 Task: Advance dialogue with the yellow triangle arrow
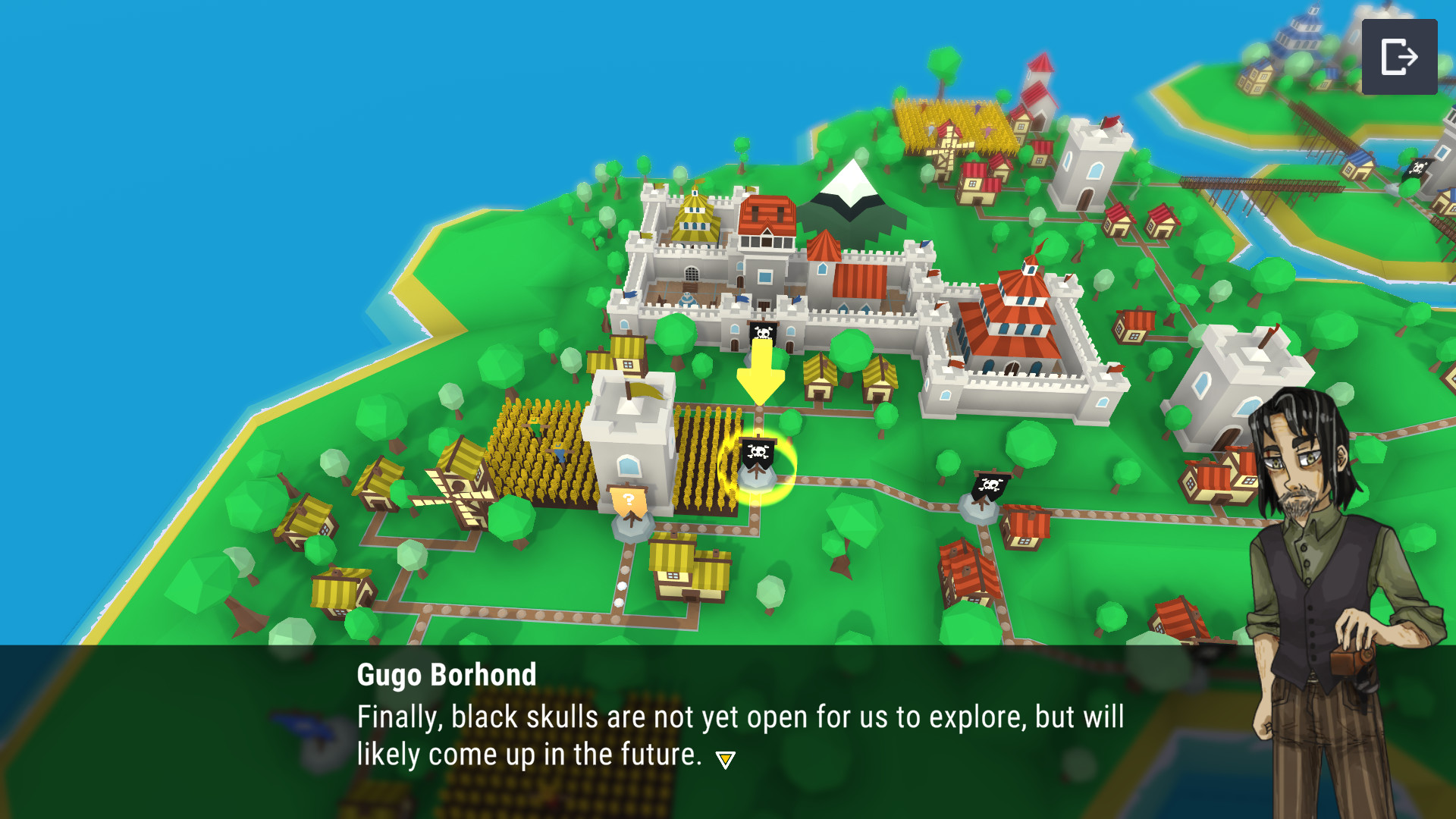725,760
